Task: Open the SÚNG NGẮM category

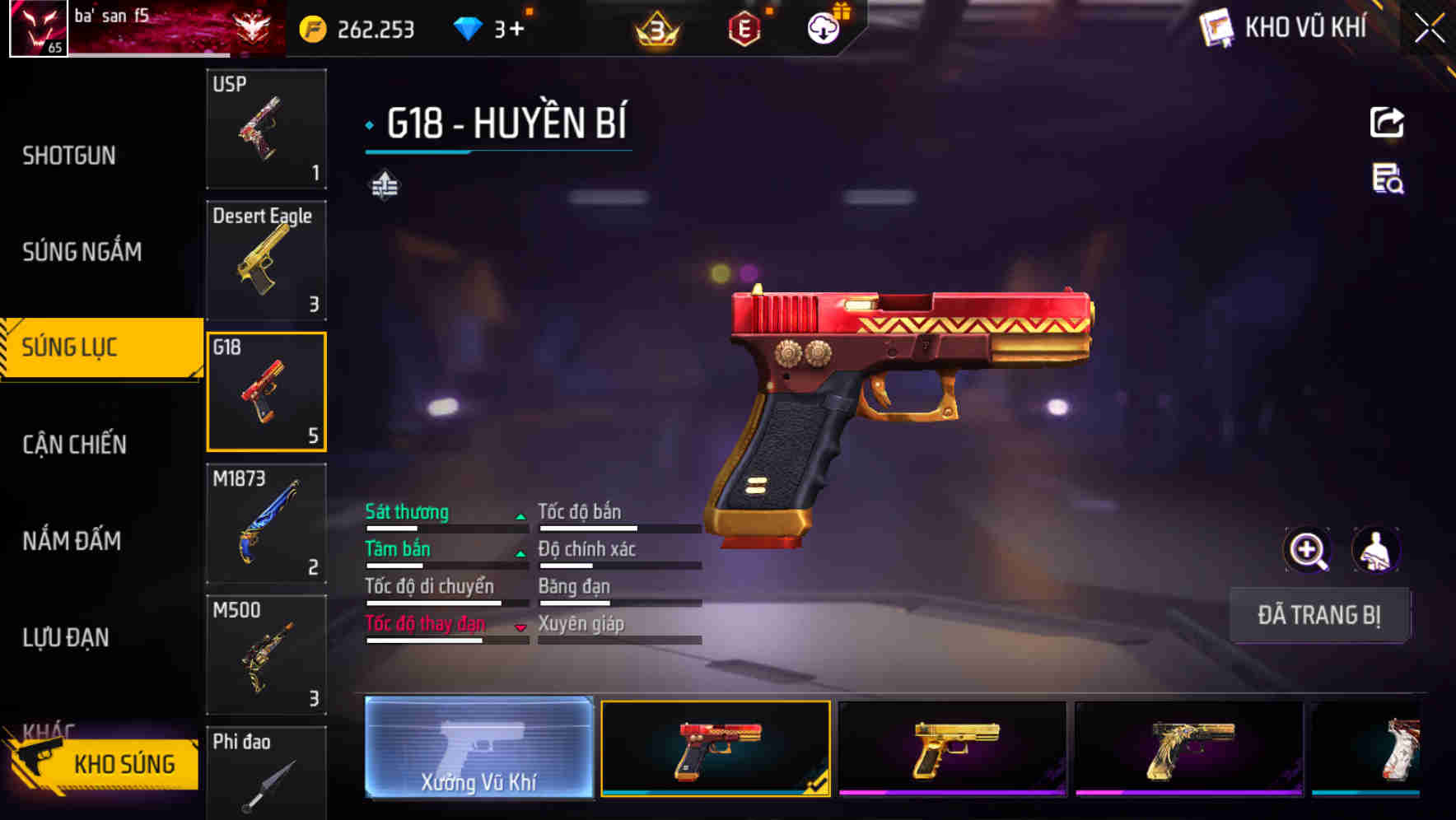Action: pyautogui.click(x=82, y=253)
